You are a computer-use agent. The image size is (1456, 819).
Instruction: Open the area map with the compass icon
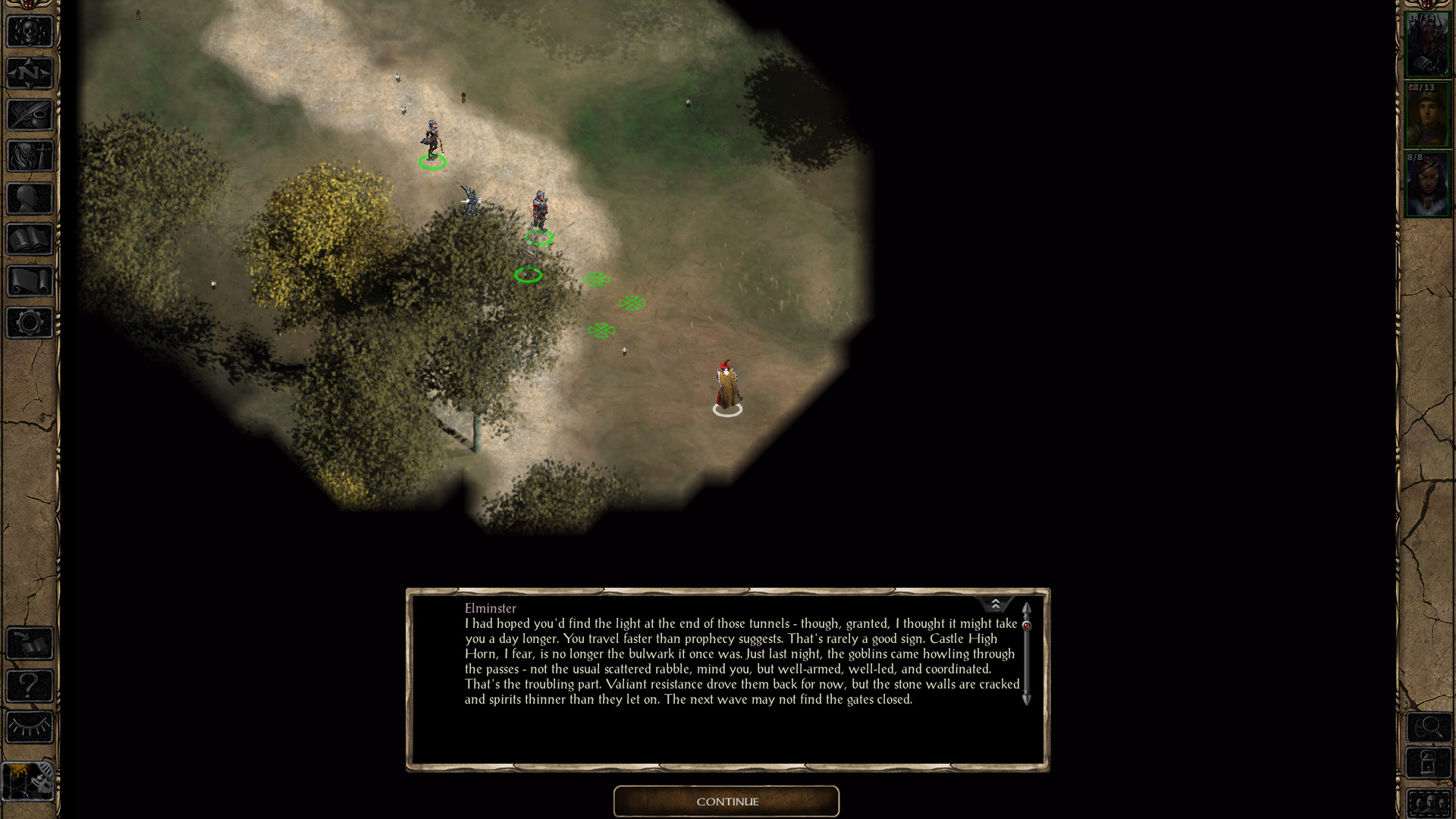click(30, 74)
